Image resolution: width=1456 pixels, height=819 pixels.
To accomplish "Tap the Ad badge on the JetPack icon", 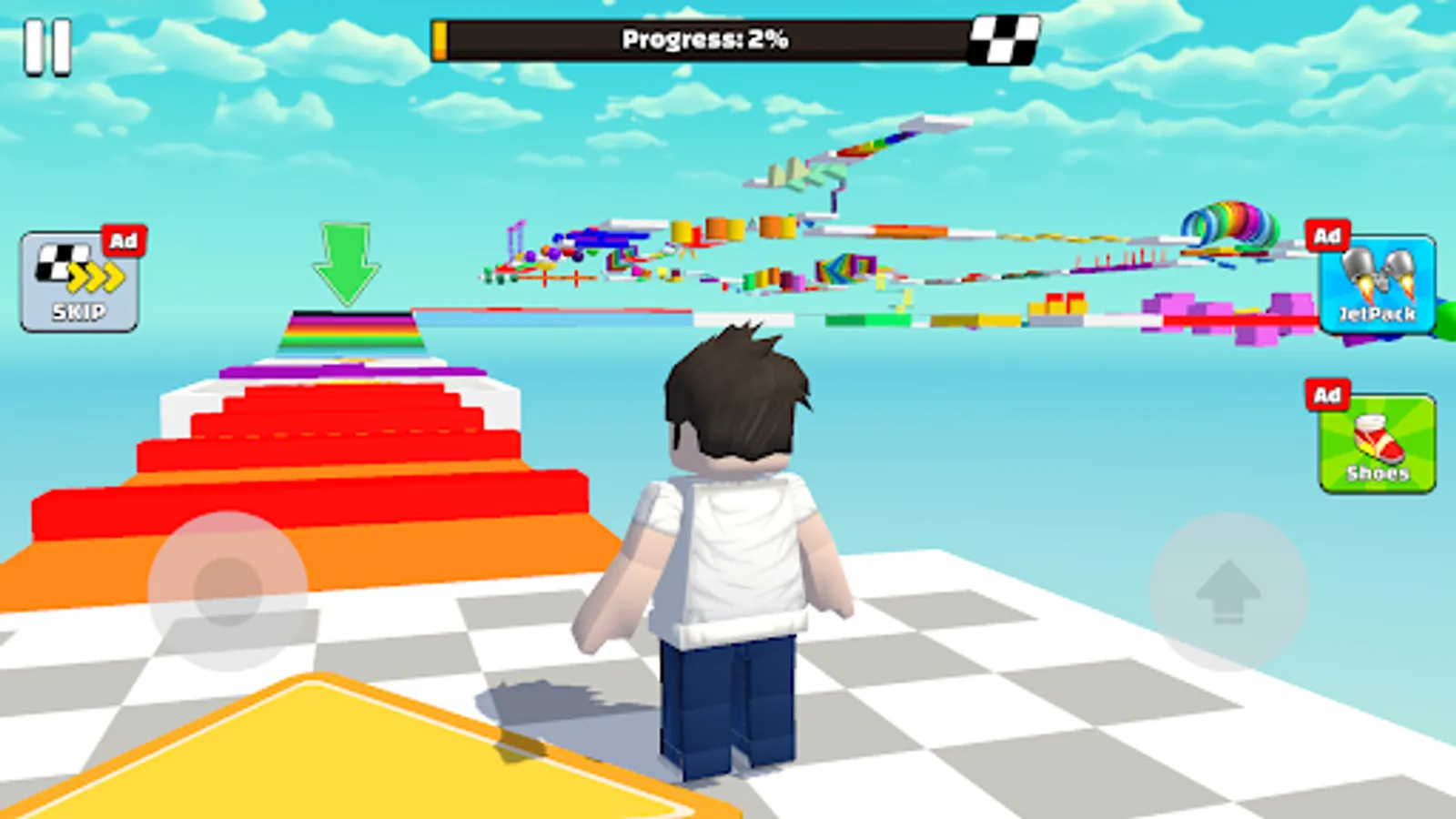I will [1327, 236].
